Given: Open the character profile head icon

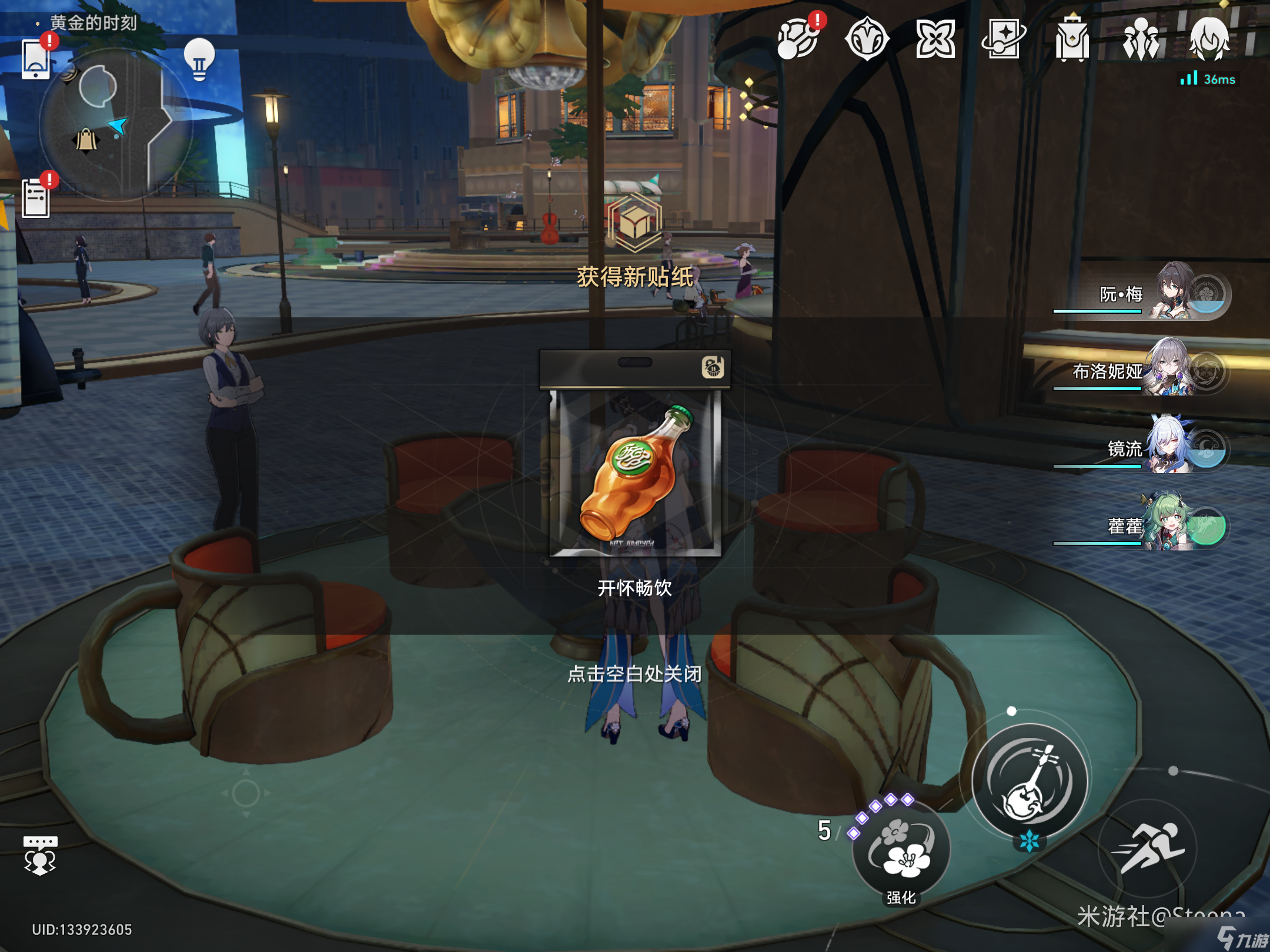Looking at the screenshot, I should pyautogui.click(x=1209, y=39).
